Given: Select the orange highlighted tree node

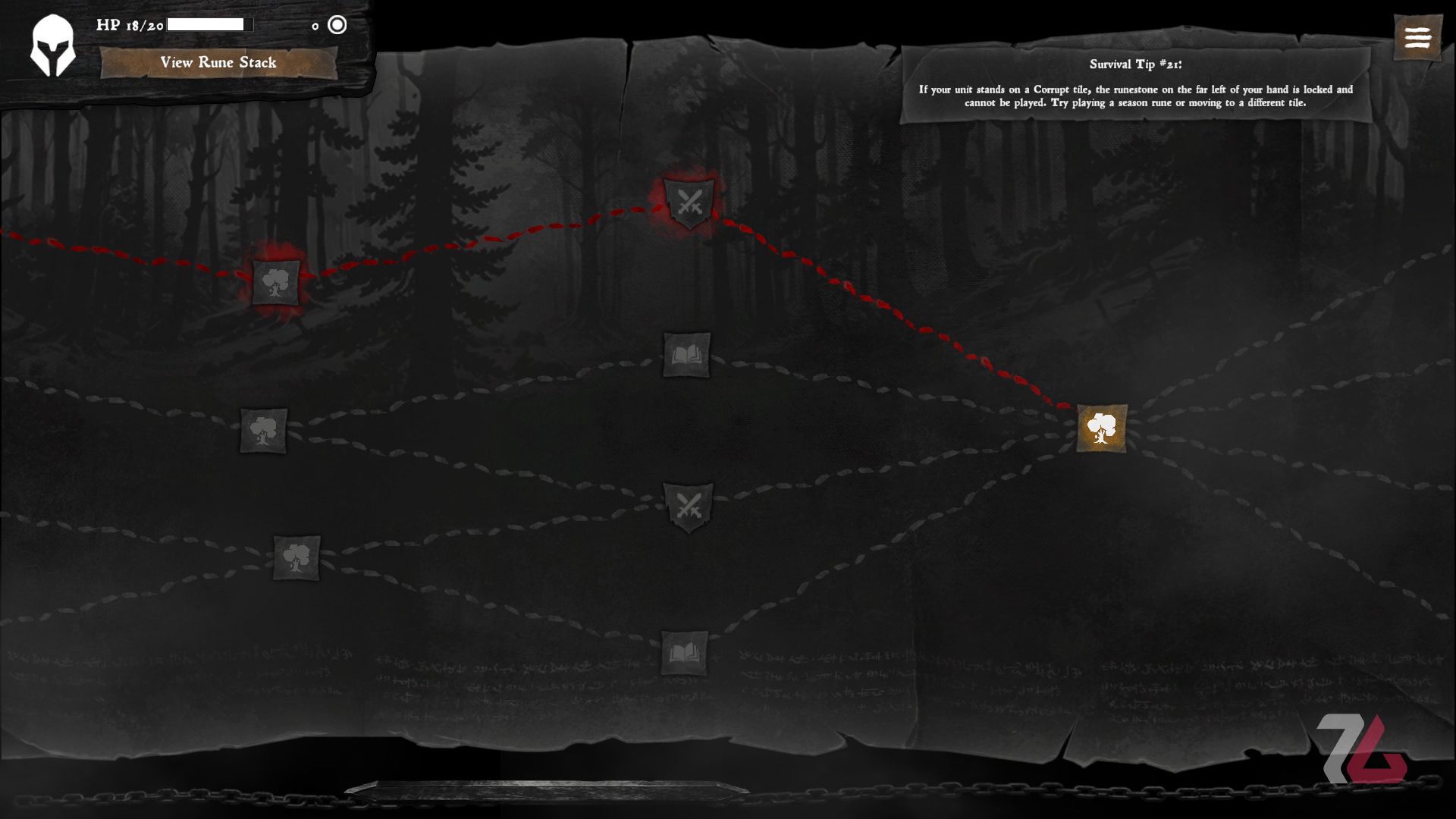Looking at the screenshot, I should point(1101,428).
